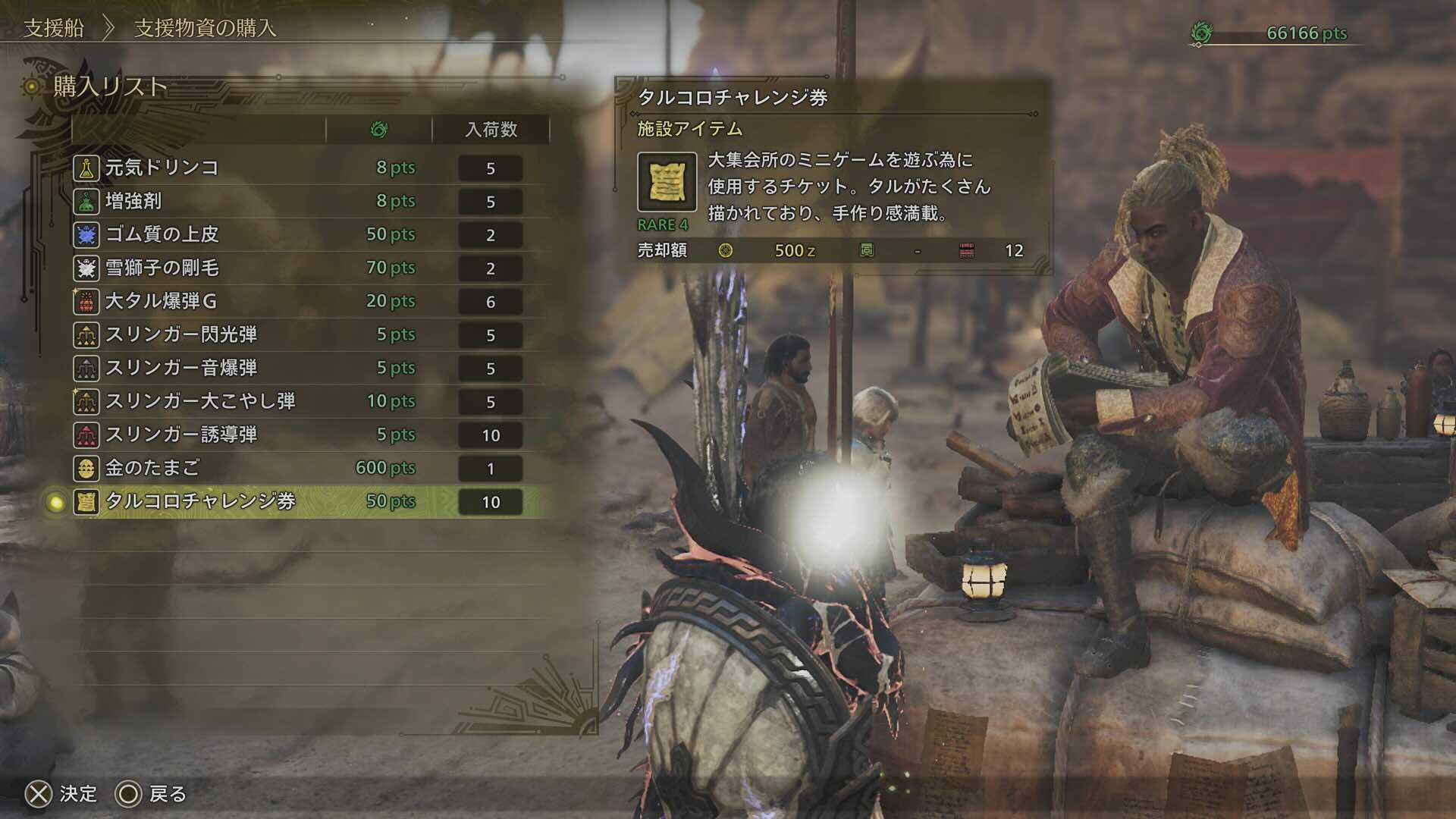Click the 雪獅子の剛毛 fur item icon

[86, 268]
